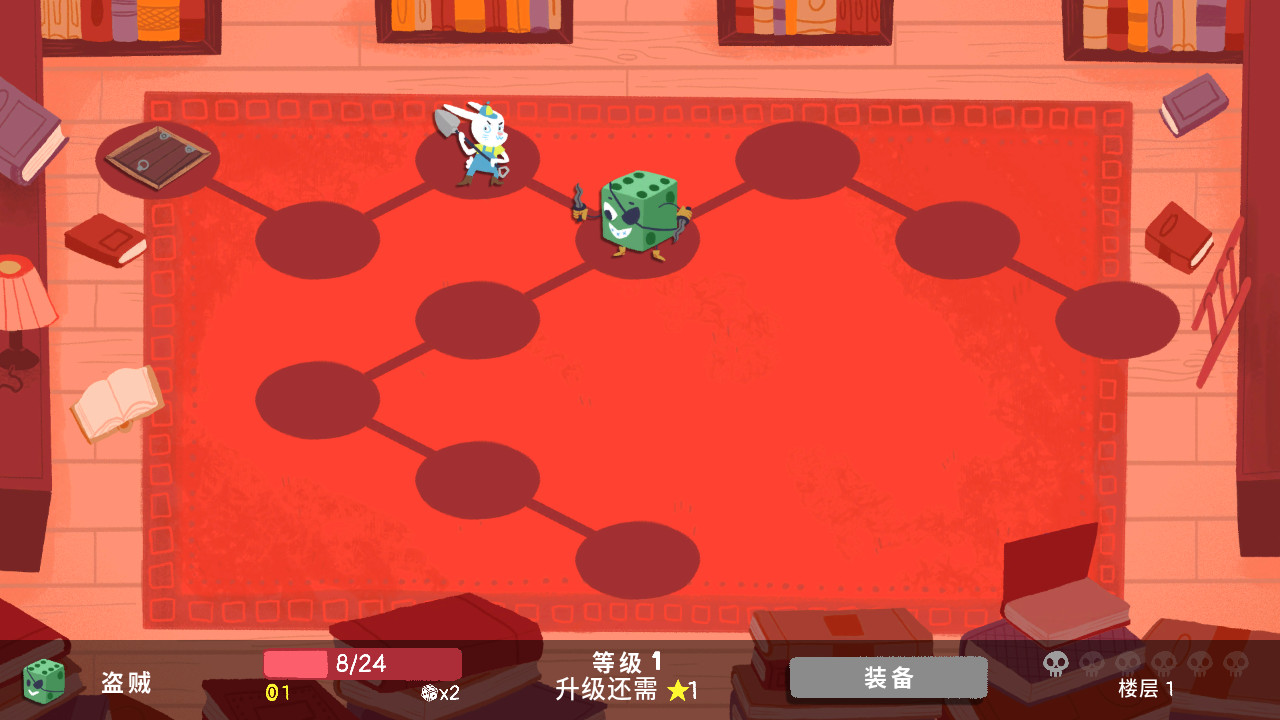Click the 楼层 1 floor label

coord(1145,690)
